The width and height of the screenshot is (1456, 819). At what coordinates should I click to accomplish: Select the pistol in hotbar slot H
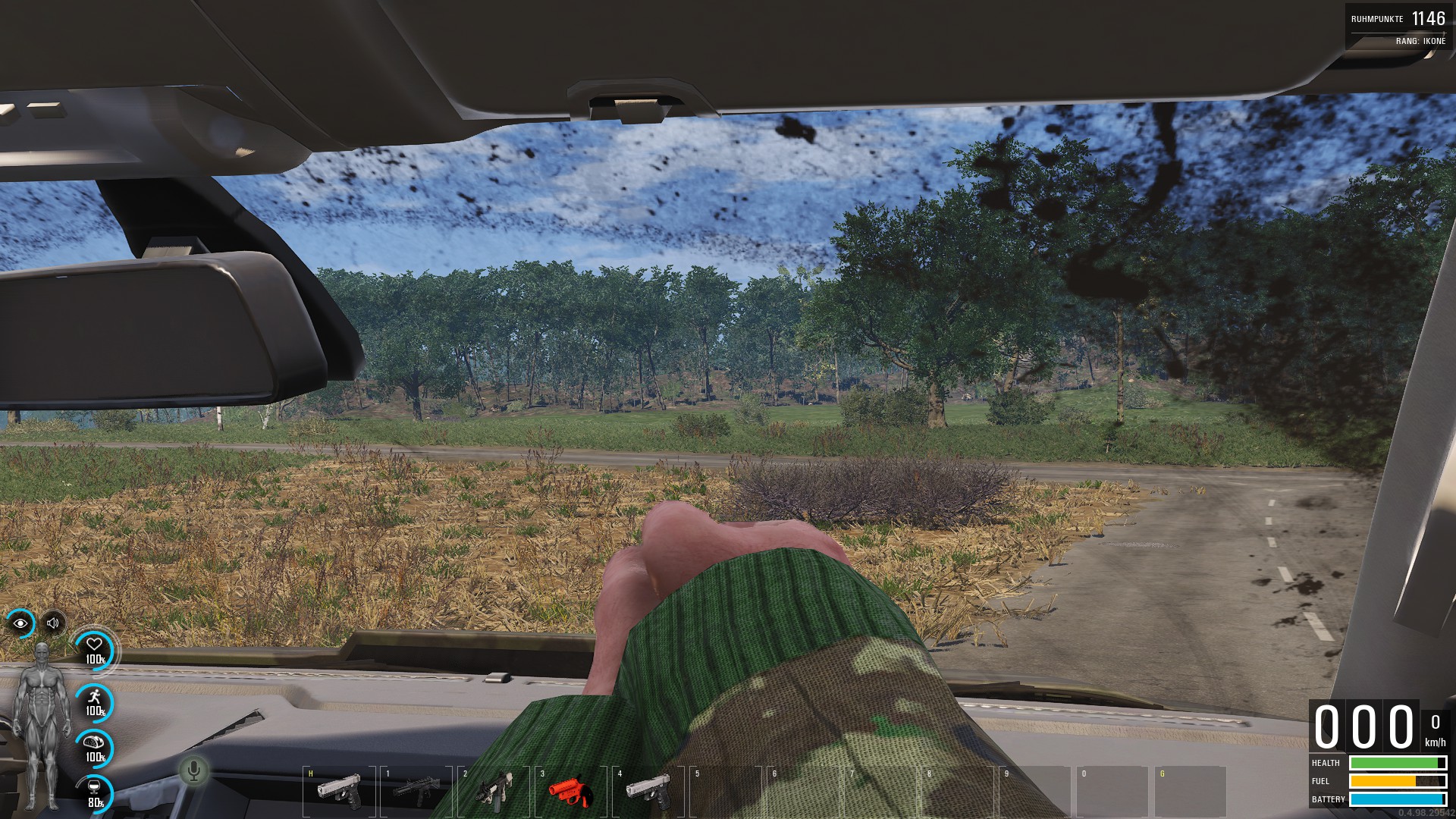(338, 790)
